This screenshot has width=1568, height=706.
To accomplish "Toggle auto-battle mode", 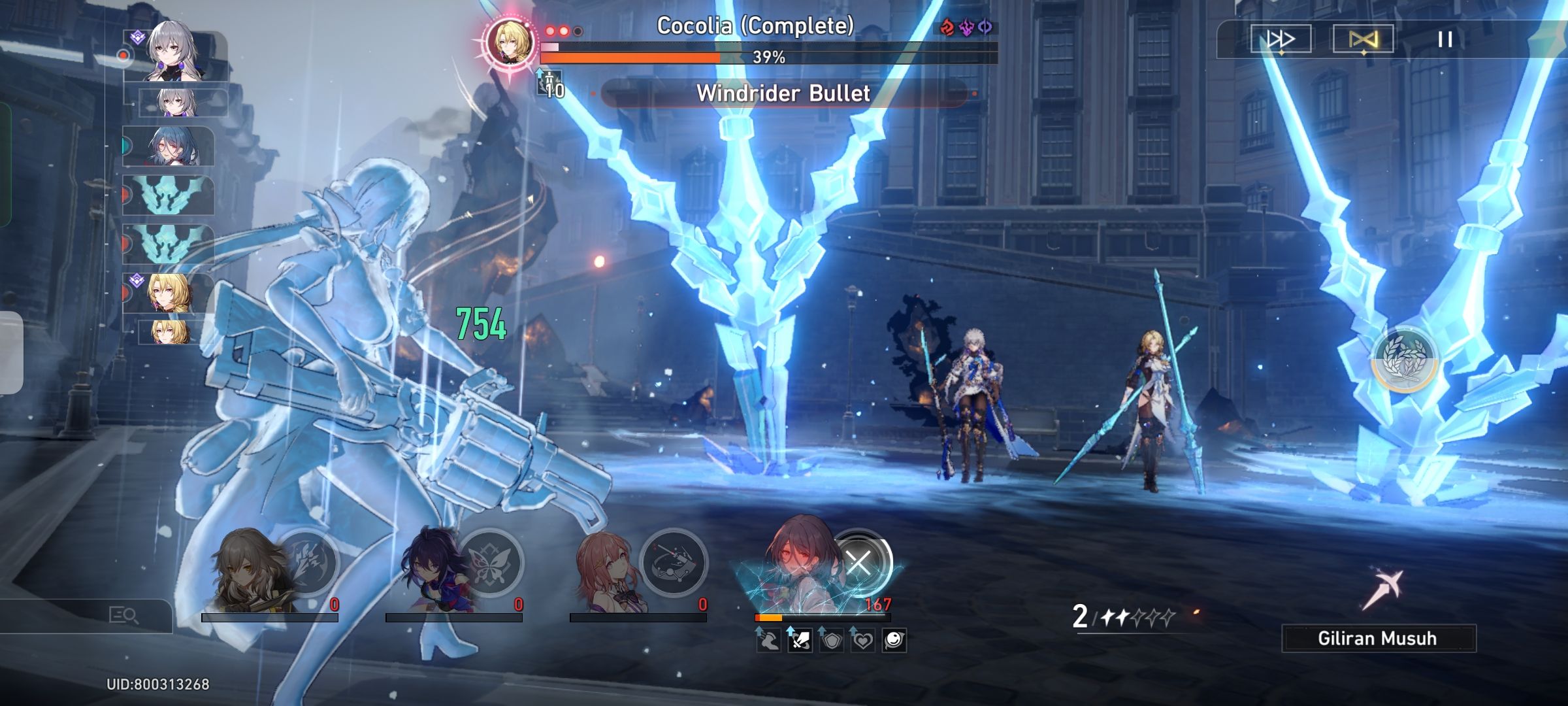I will 1363,39.
